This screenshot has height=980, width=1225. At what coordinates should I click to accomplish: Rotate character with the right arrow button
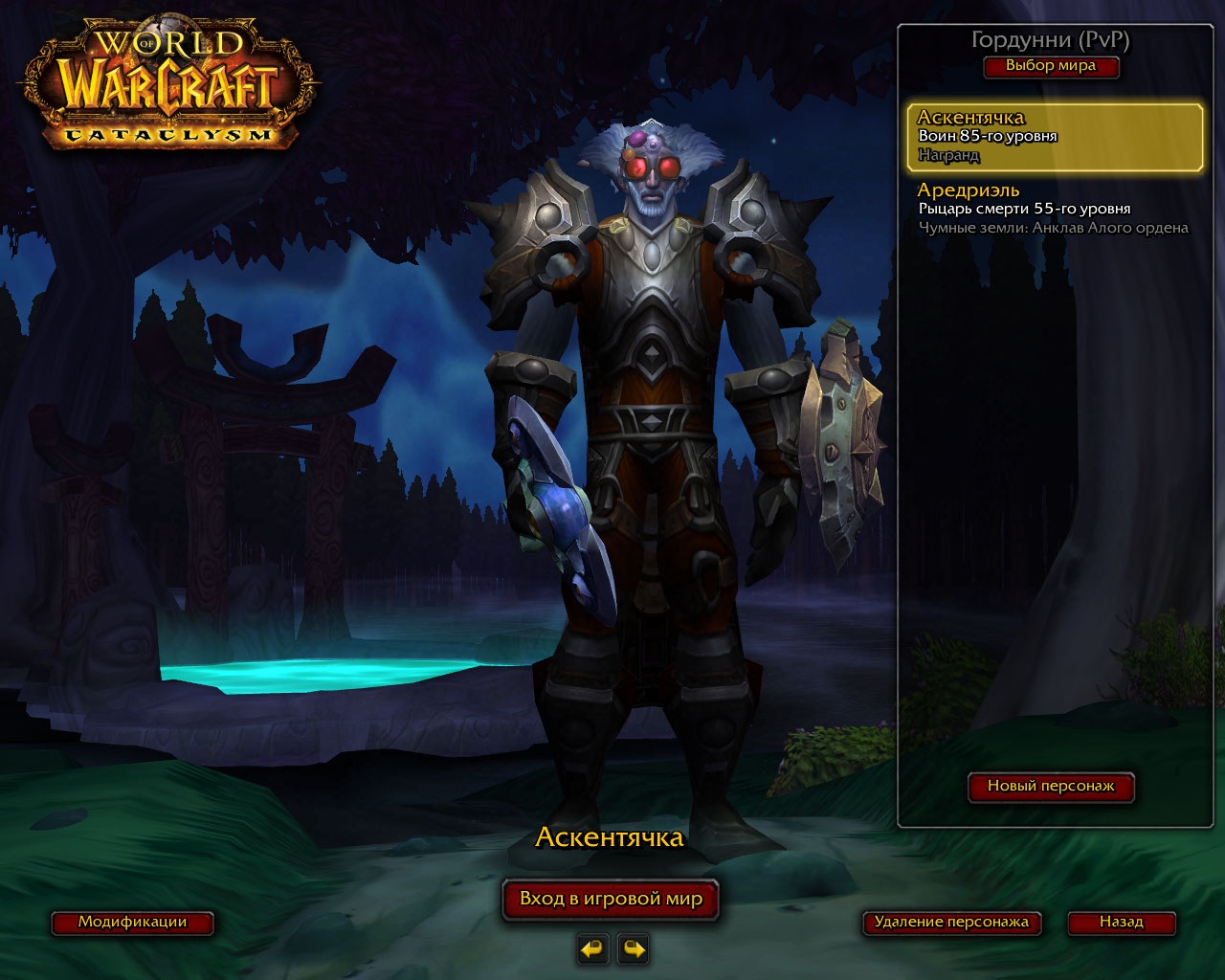click(x=634, y=949)
